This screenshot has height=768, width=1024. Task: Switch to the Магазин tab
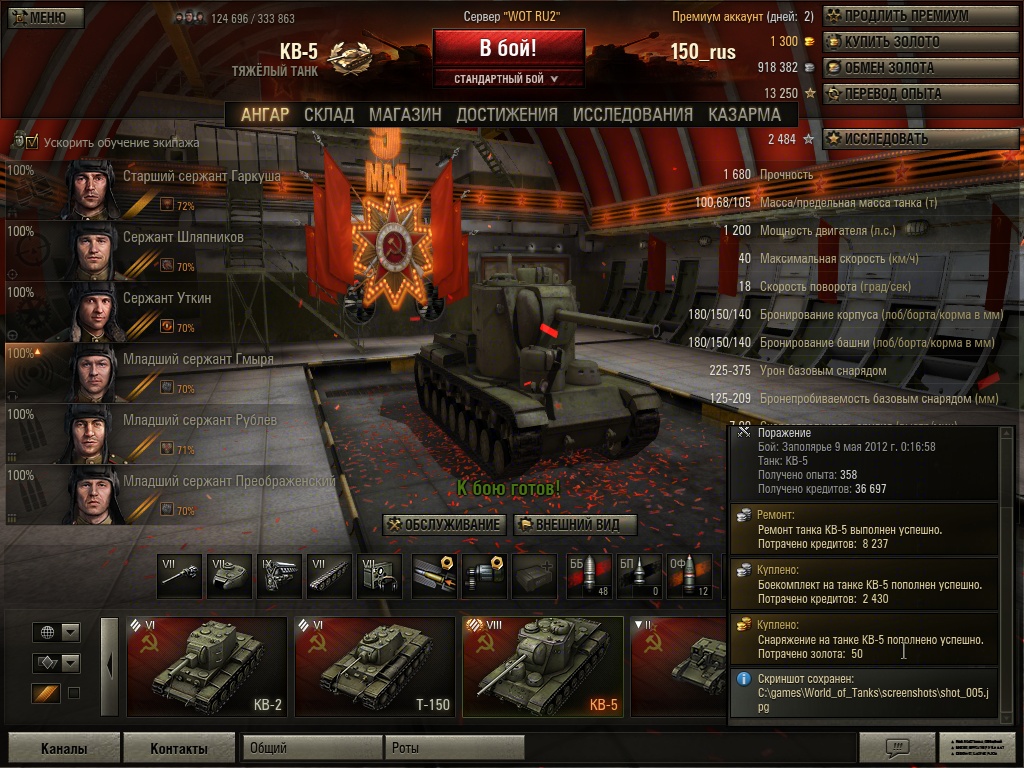[x=405, y=115]
